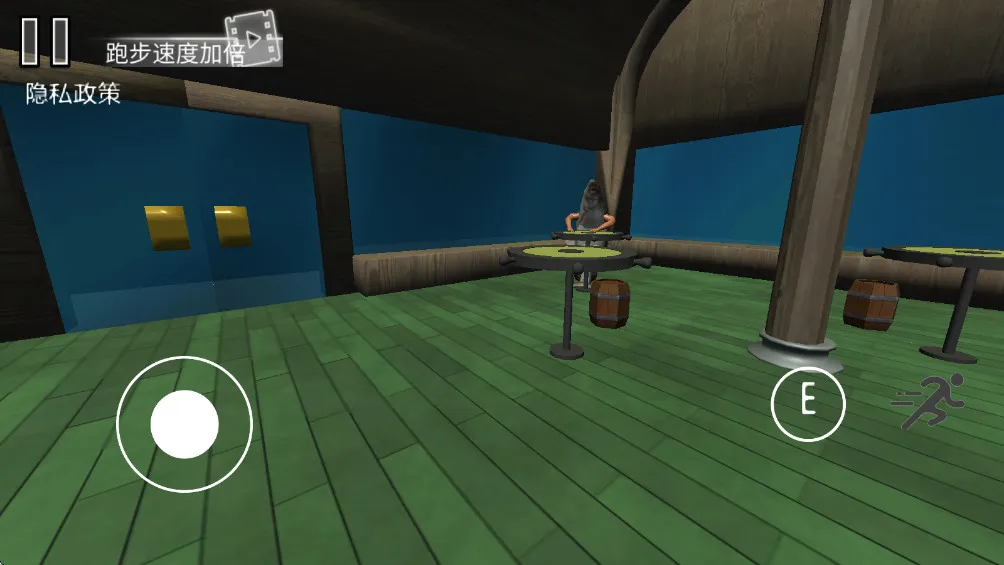The width and height of the screenshot is (1004, 565).
Task: Activate the running man sprint icon
Action: coord(929,401)
